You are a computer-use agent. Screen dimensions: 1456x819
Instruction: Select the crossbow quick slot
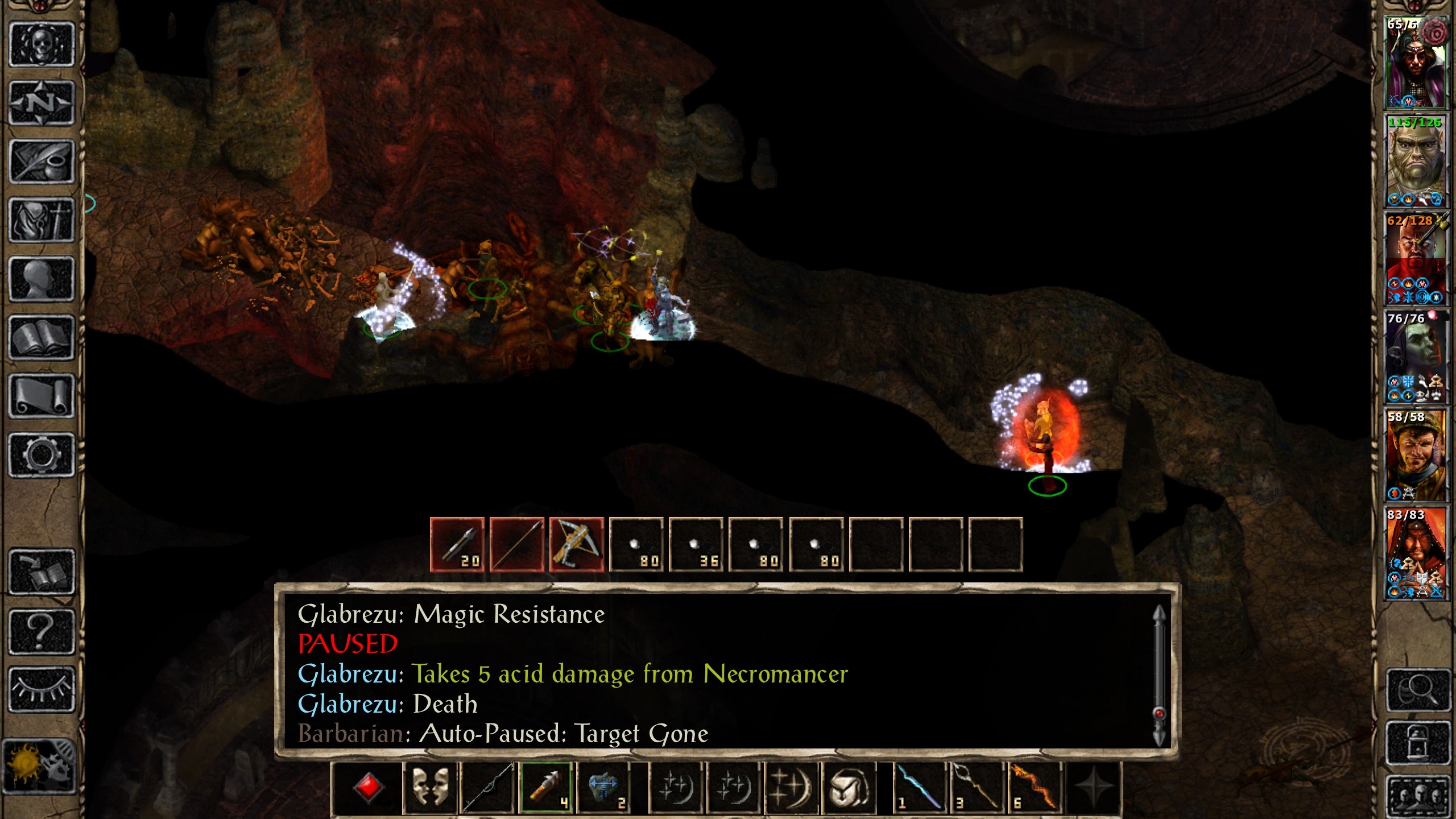(576, 544)
